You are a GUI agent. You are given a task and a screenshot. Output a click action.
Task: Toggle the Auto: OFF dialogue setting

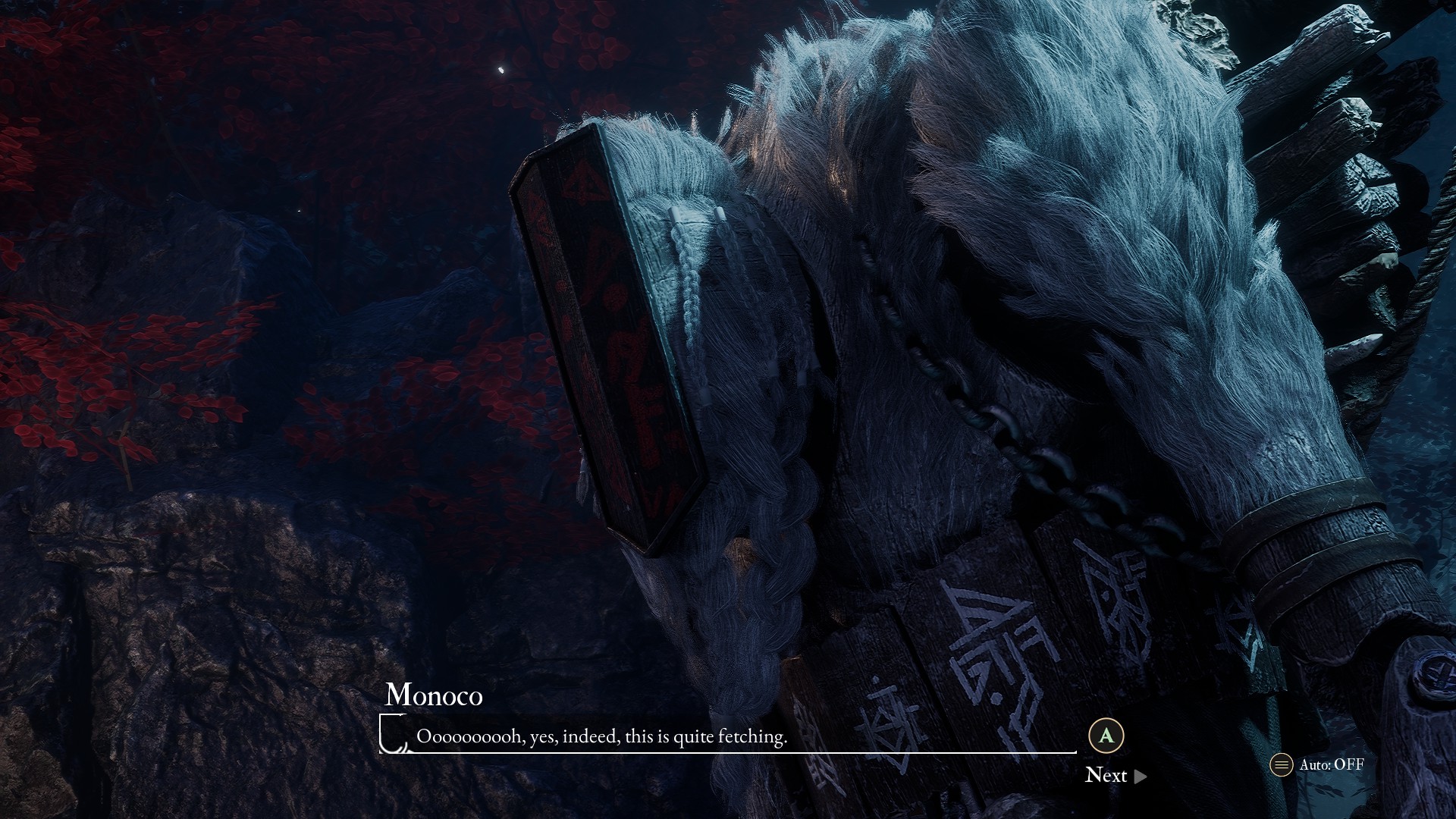point(1317,764)
